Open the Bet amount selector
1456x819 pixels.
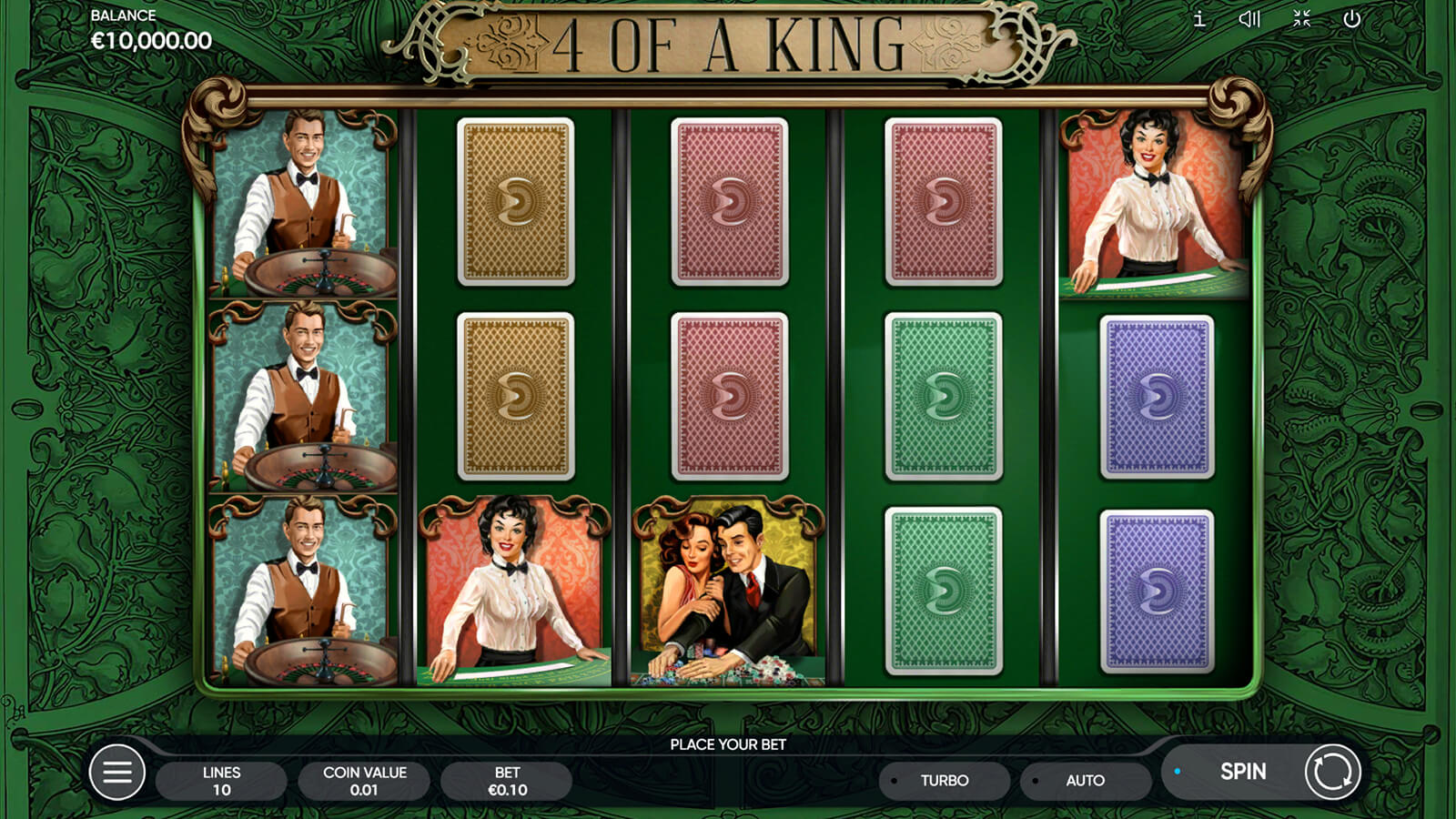507,781
